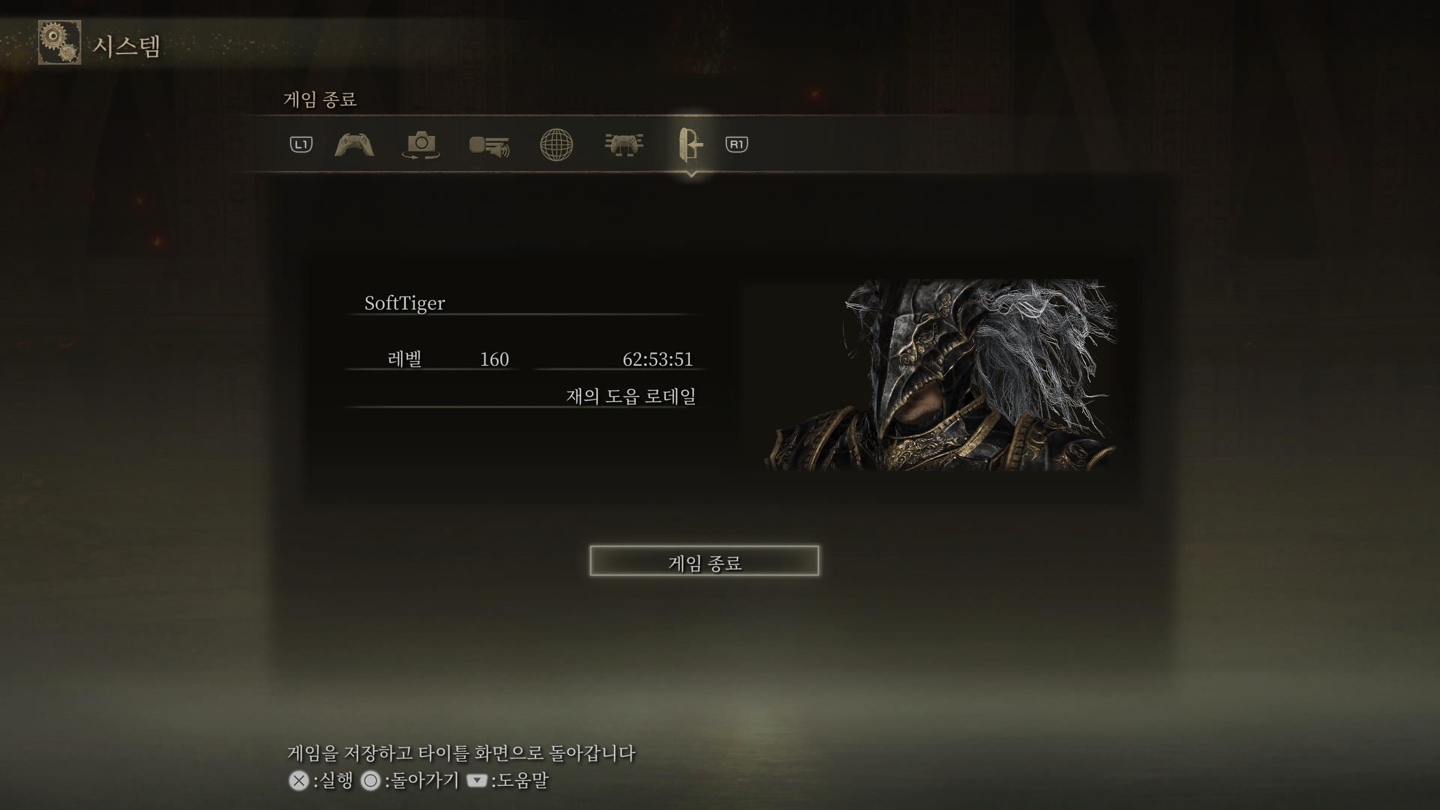
Task: Open the network settings globe tab
Action: pyautogui.click(x=556, y=145)
